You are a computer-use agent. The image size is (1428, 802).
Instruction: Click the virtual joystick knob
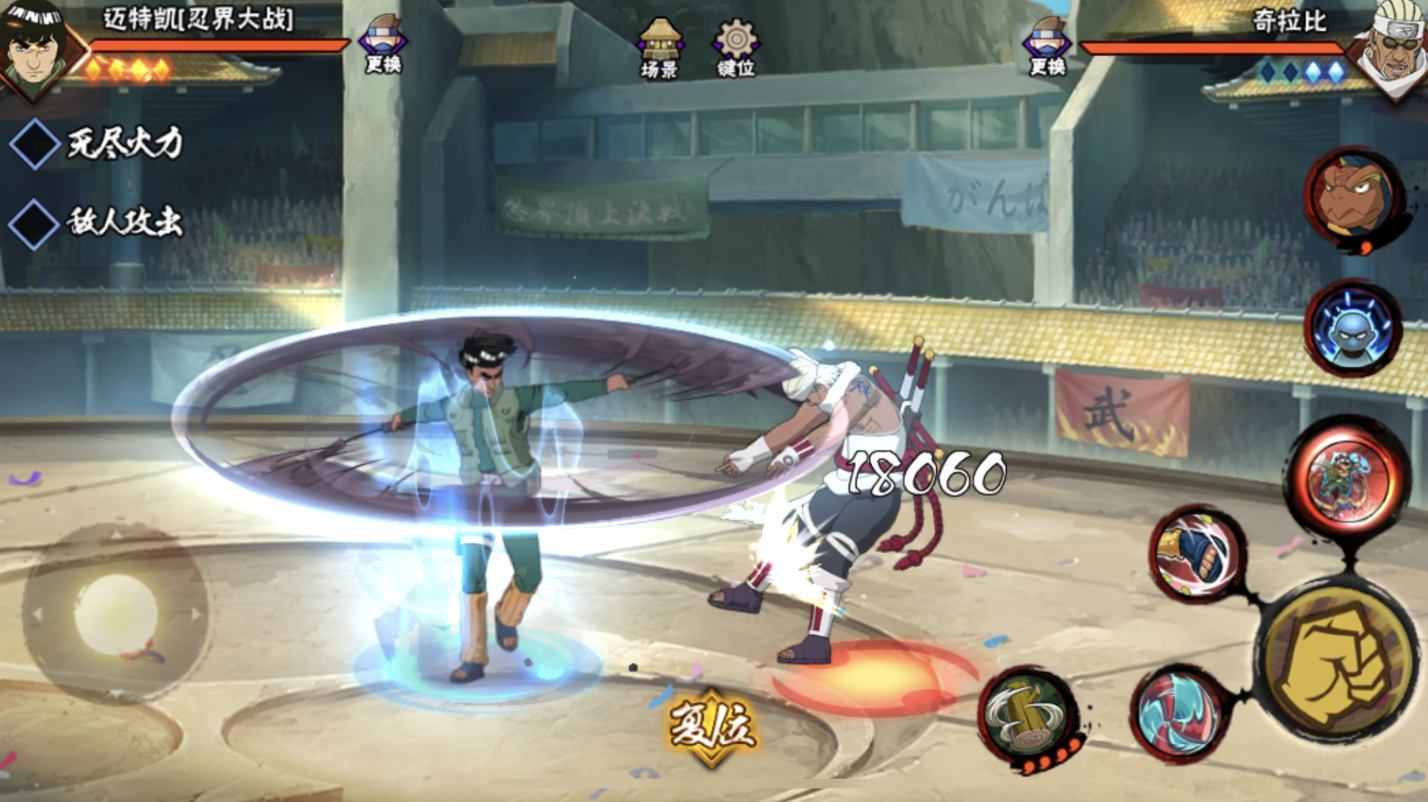coord(116,613)
